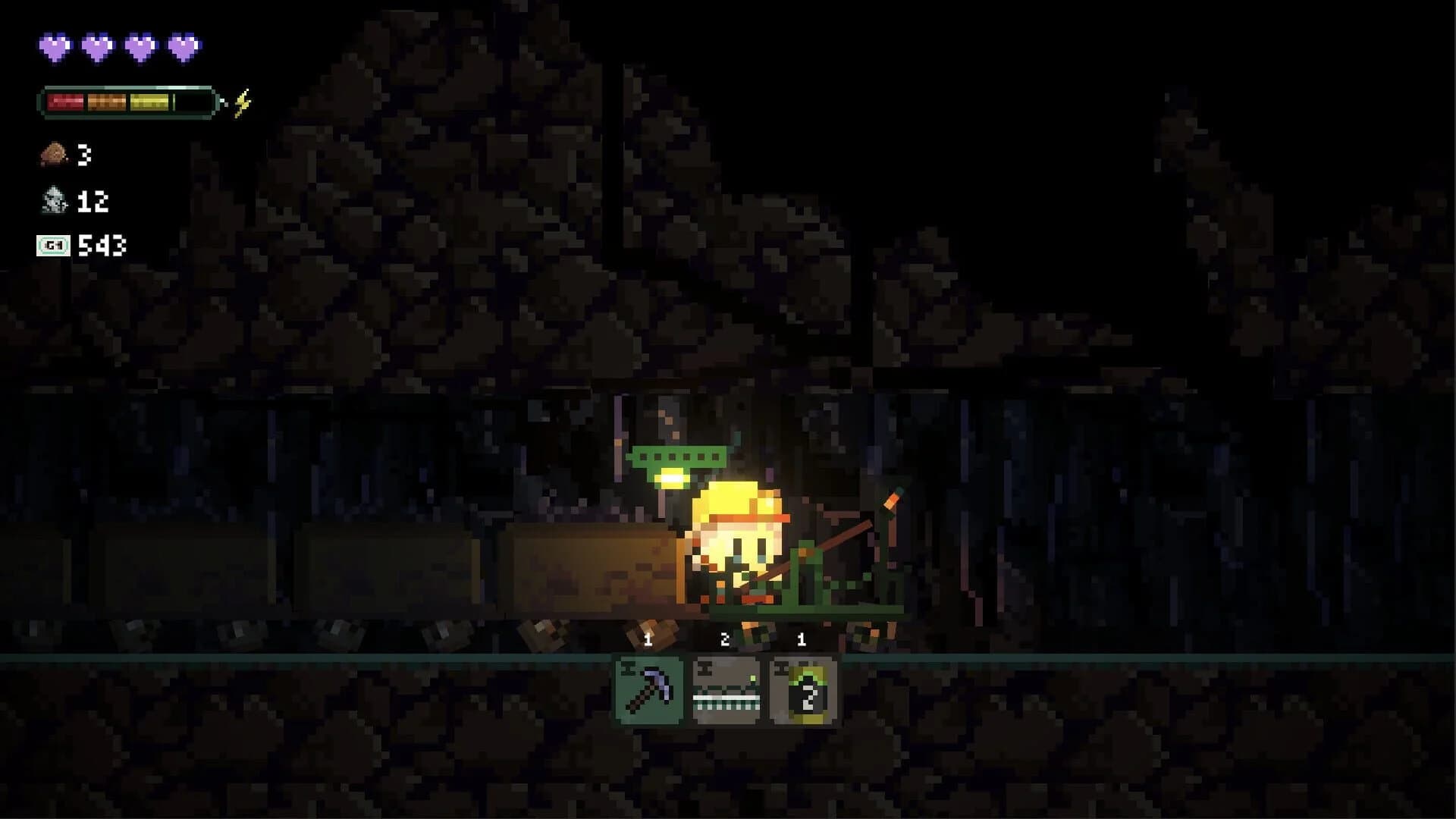
Task: Click the second purple heart
Action: [x=98, y=47]
